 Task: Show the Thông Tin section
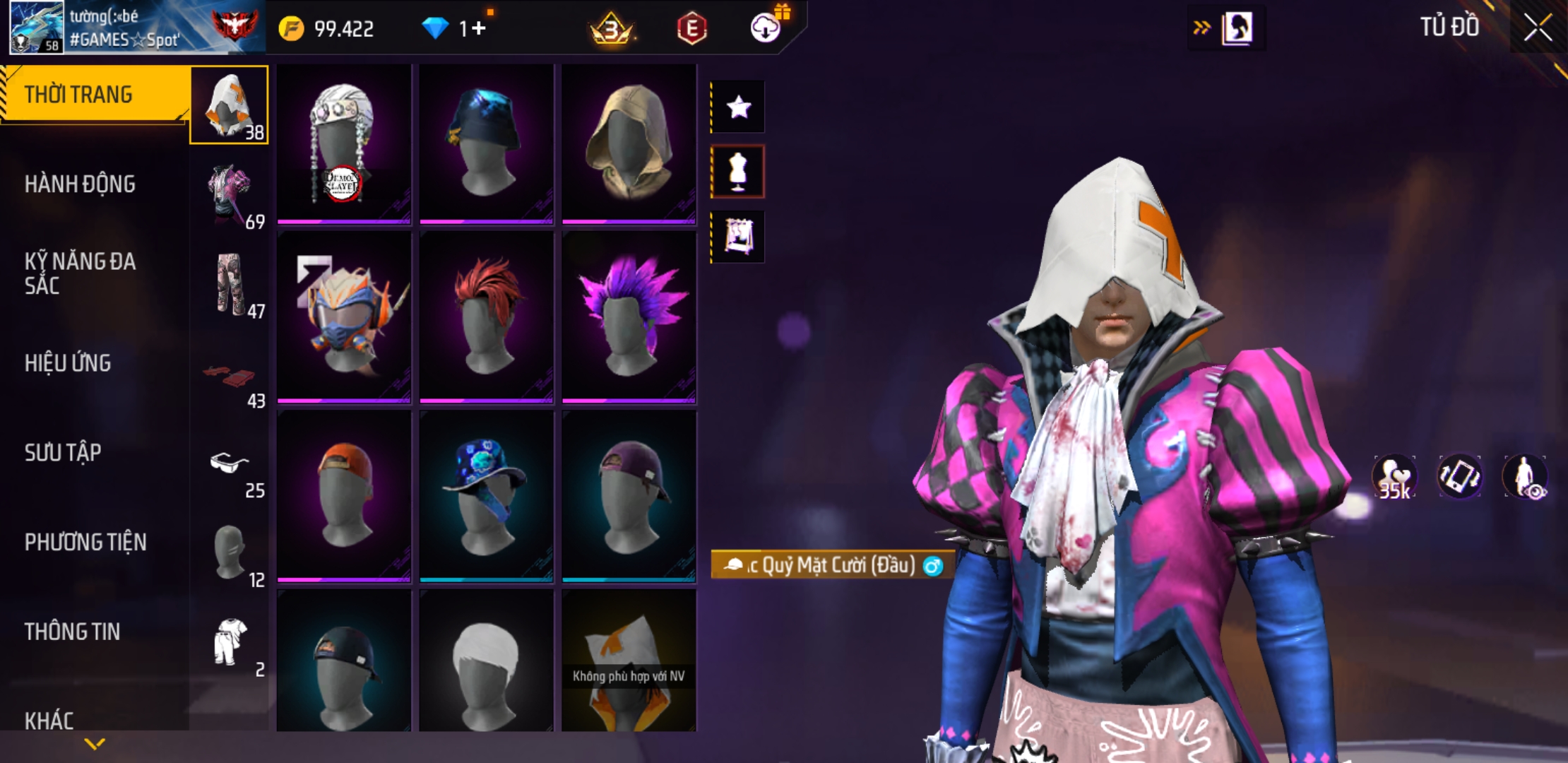click(72, 632)
